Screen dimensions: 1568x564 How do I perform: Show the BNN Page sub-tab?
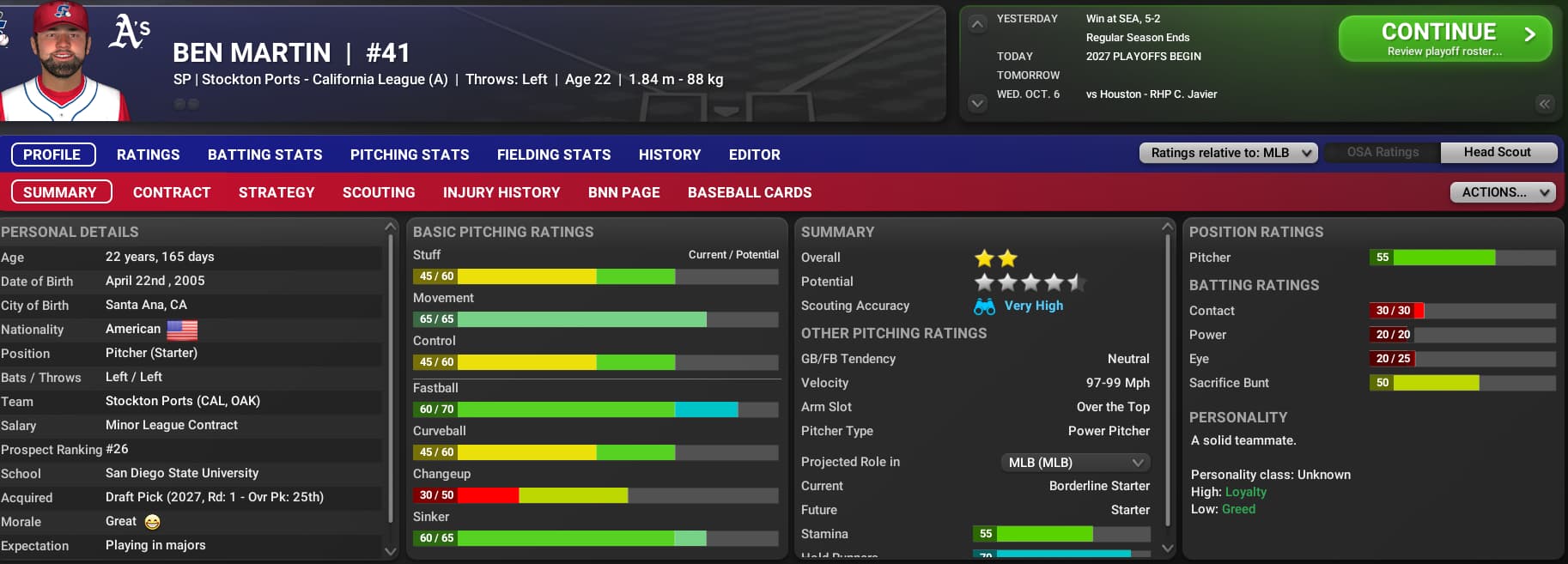click(x=623, y=192)
